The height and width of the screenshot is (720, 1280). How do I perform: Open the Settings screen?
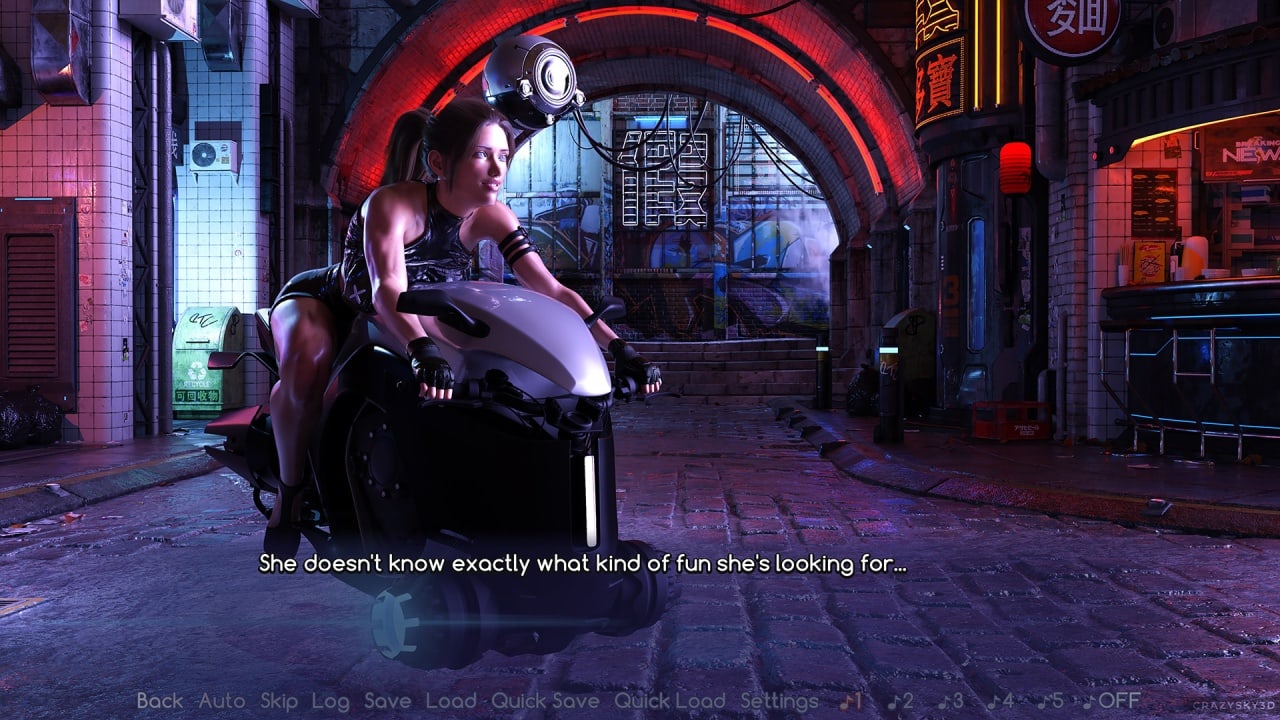(x=779, y=701)
